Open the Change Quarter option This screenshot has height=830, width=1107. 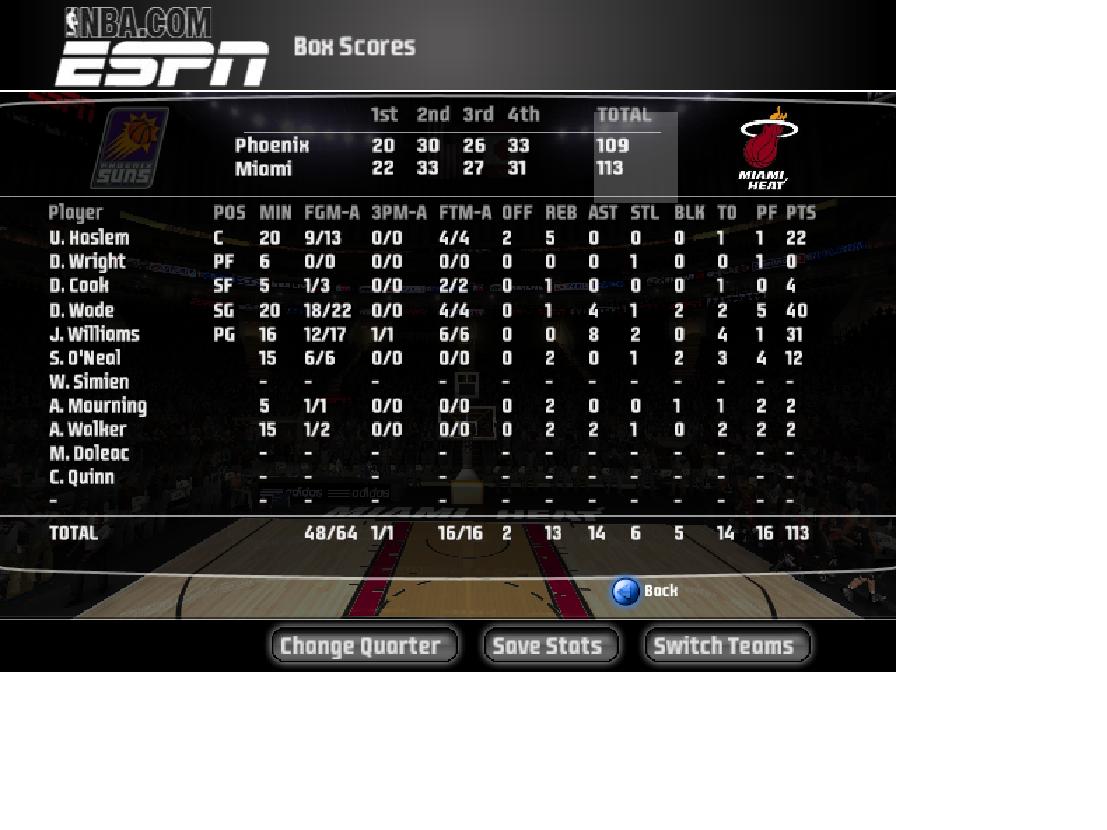coord(363,646)
